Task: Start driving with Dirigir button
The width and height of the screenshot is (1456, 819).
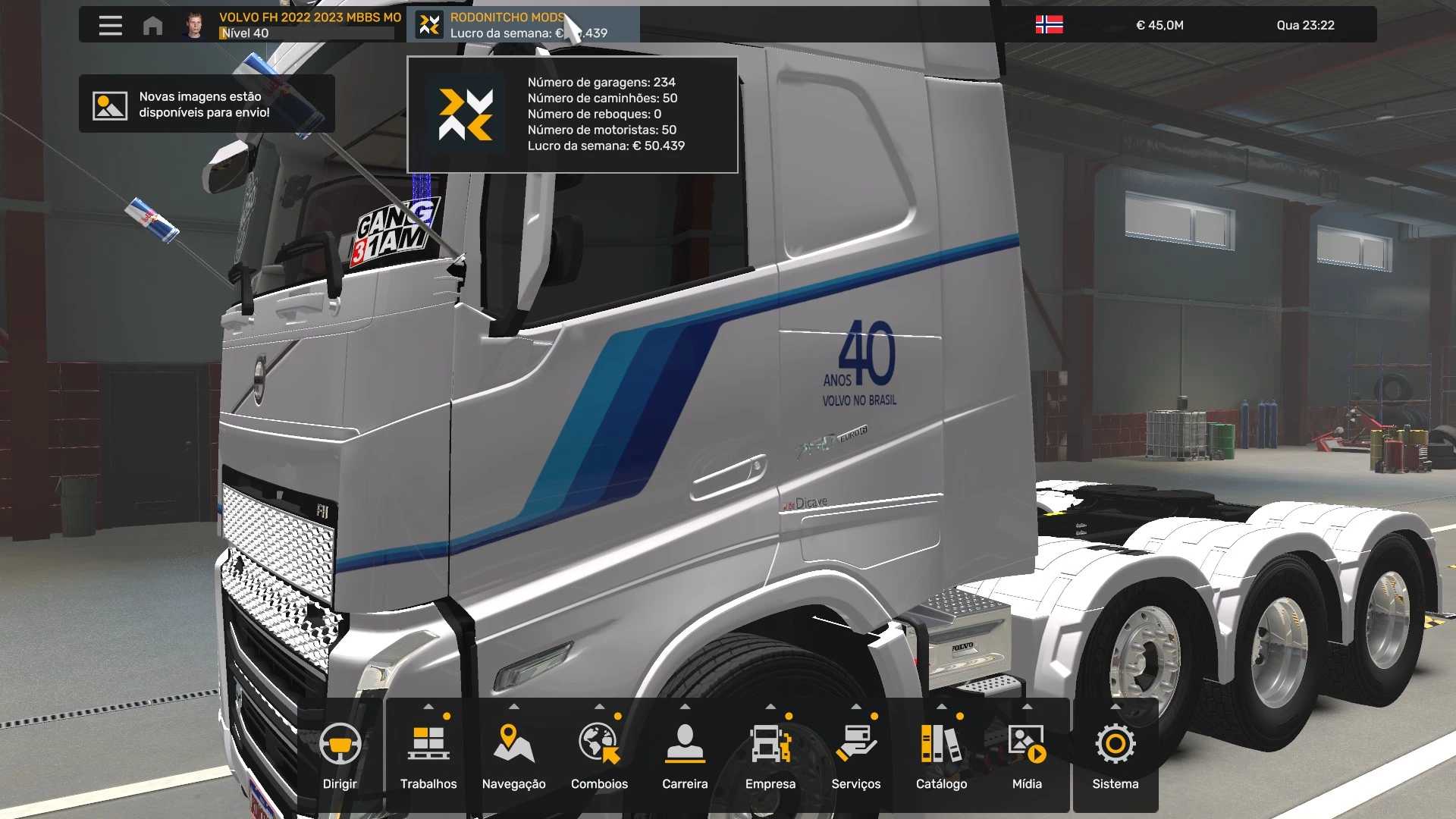Action: click(x=340, y=755)
